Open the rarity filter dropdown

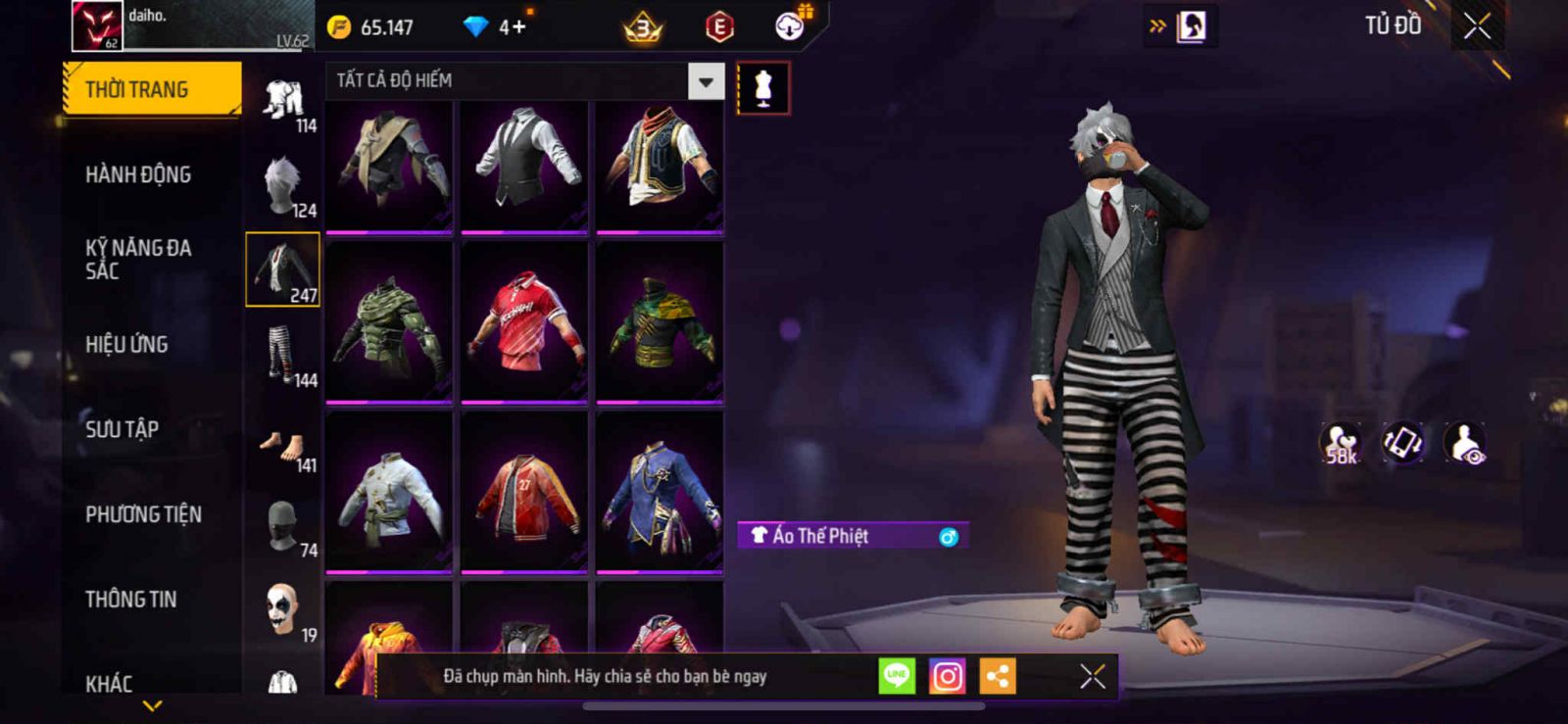pos(706,81)
